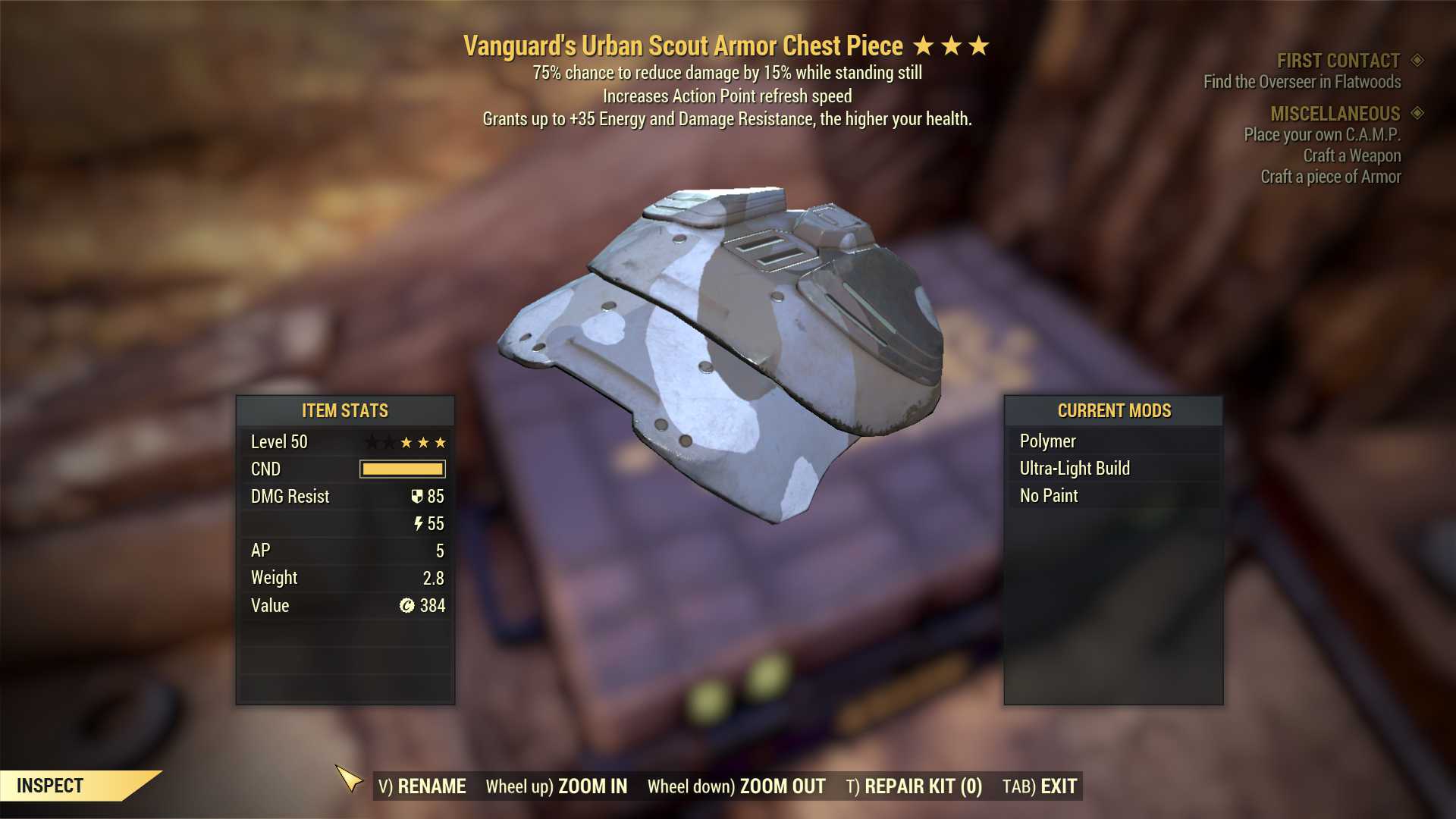Click the Miscellaneous quest tracker heading
This screenshot has height=819, width=1456.
1335,114
